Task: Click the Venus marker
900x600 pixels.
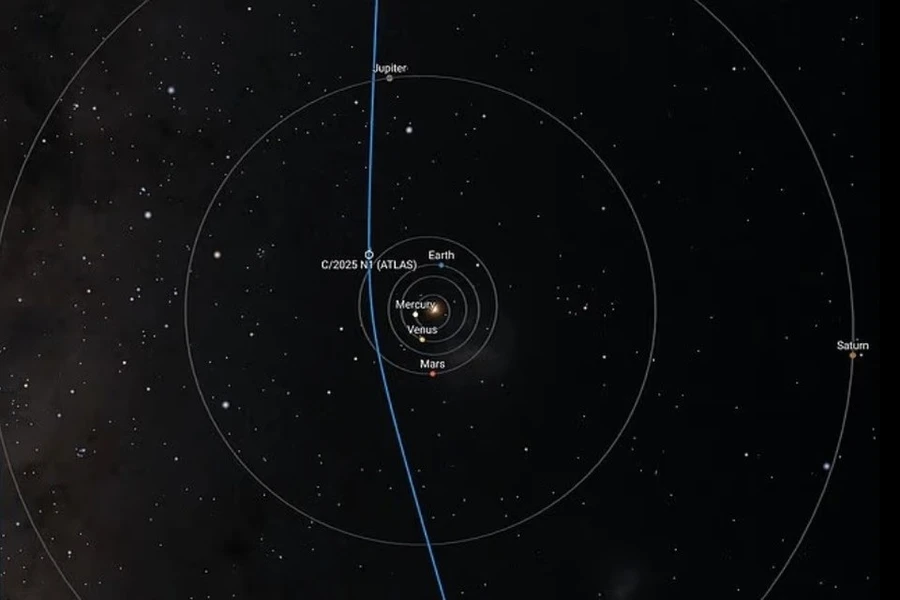Action: pyautogui.click(x=422, y=339)
